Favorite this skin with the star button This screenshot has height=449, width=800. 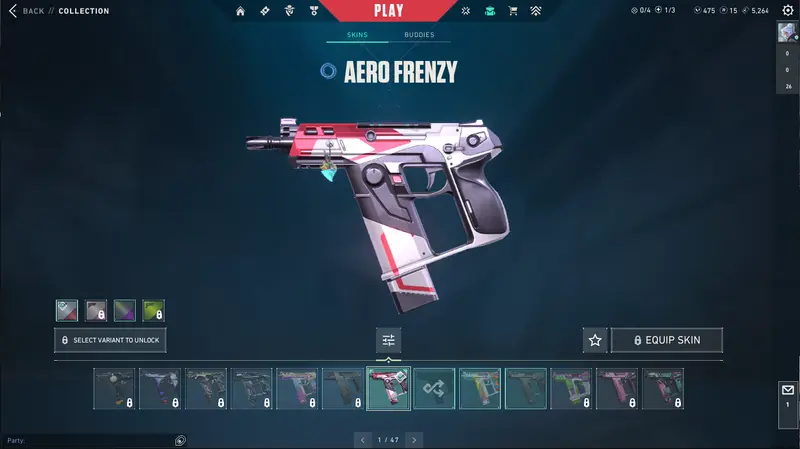point(595,340)
